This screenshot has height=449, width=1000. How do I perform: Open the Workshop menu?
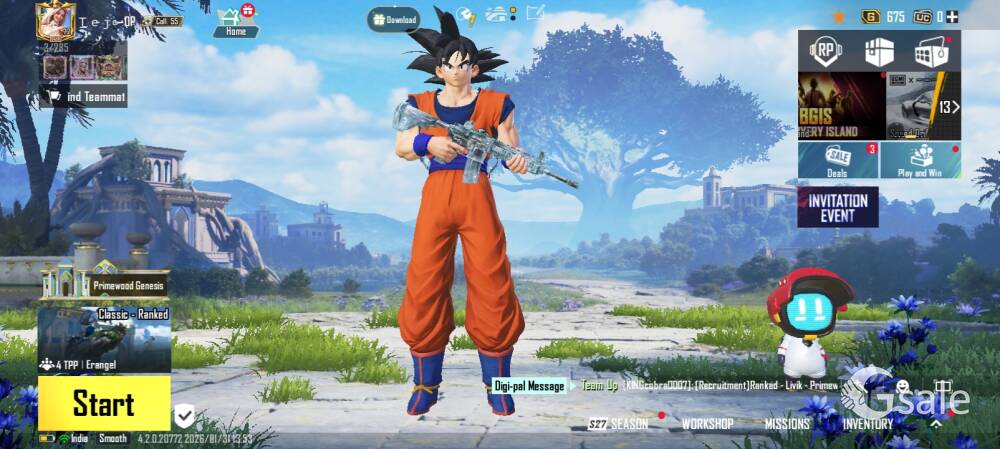tap(707, 424)
